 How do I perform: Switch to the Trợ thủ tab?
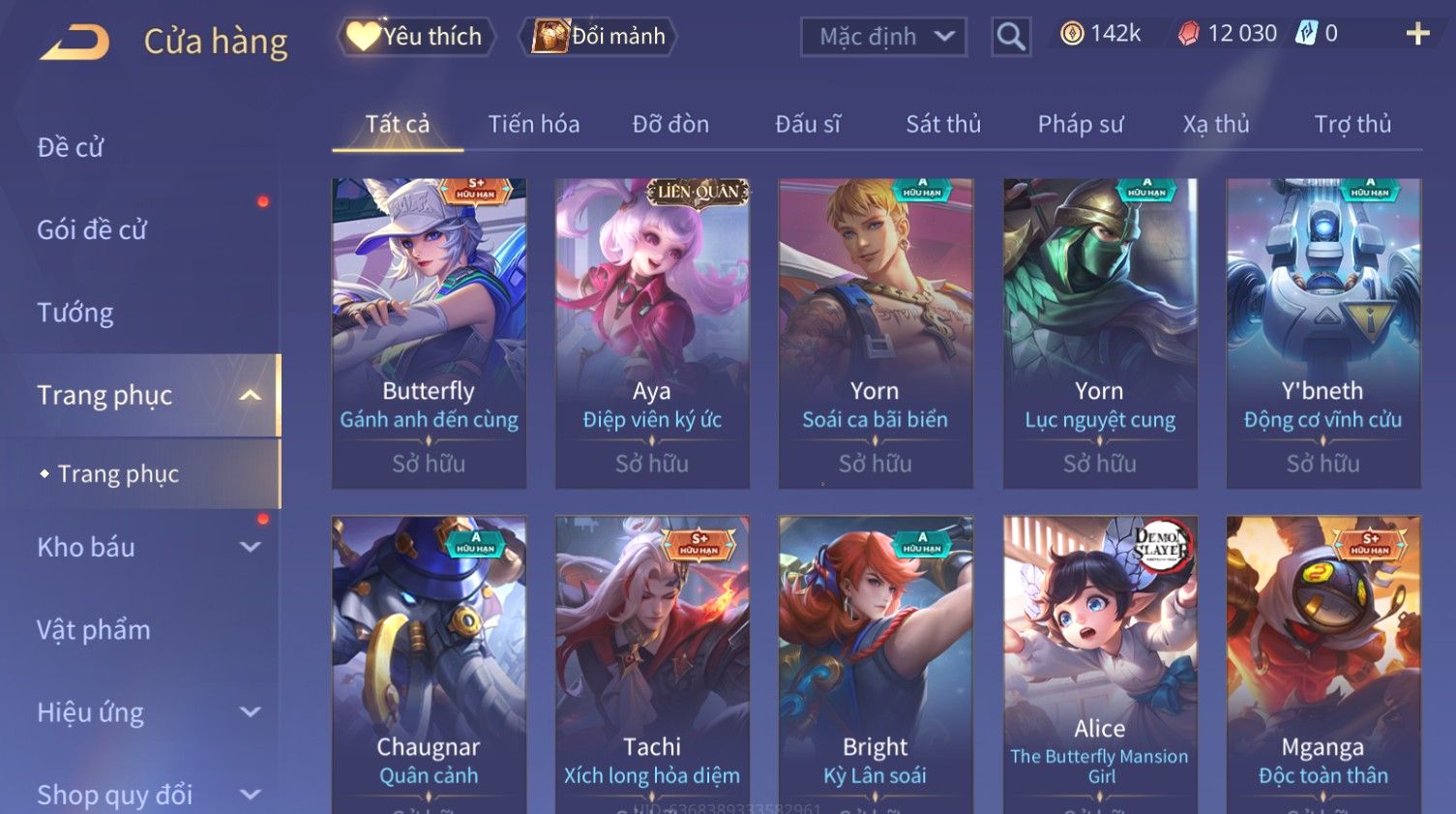(1352, 125)
